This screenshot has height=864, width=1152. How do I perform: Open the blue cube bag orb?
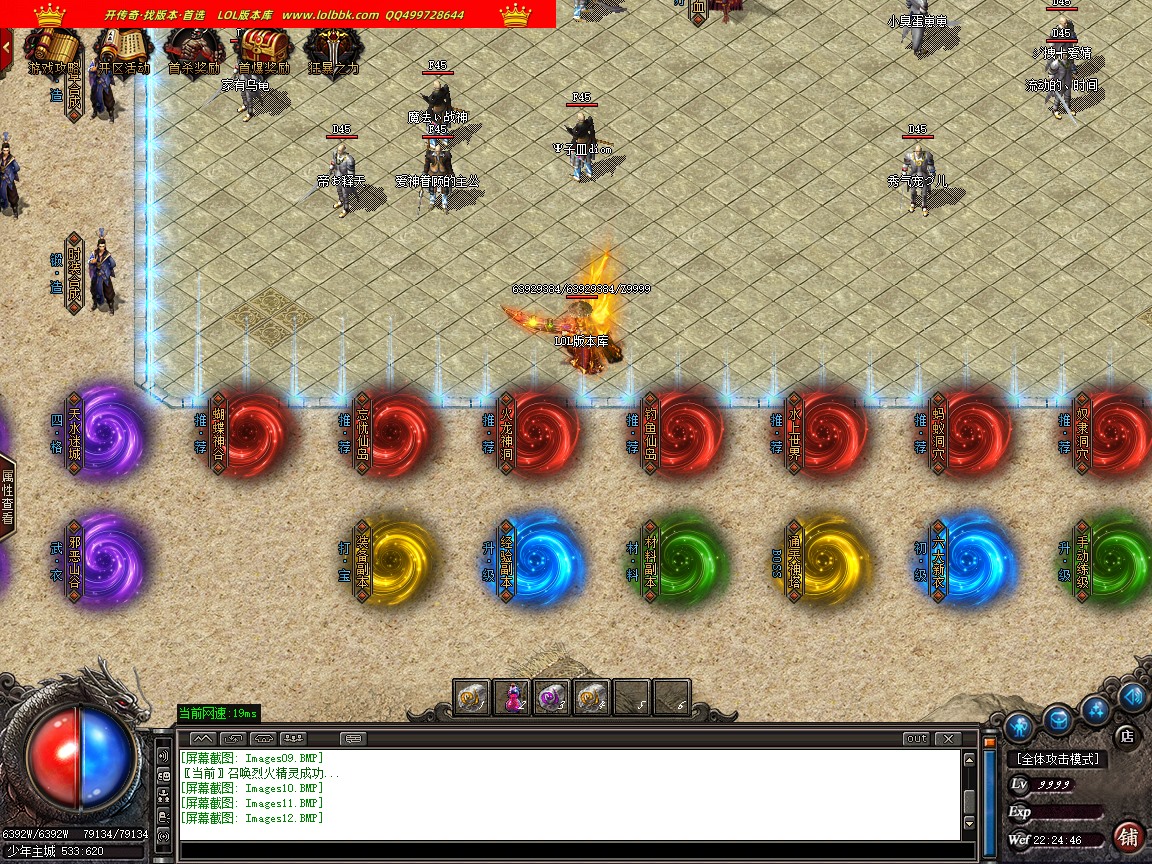point(1058,718)
